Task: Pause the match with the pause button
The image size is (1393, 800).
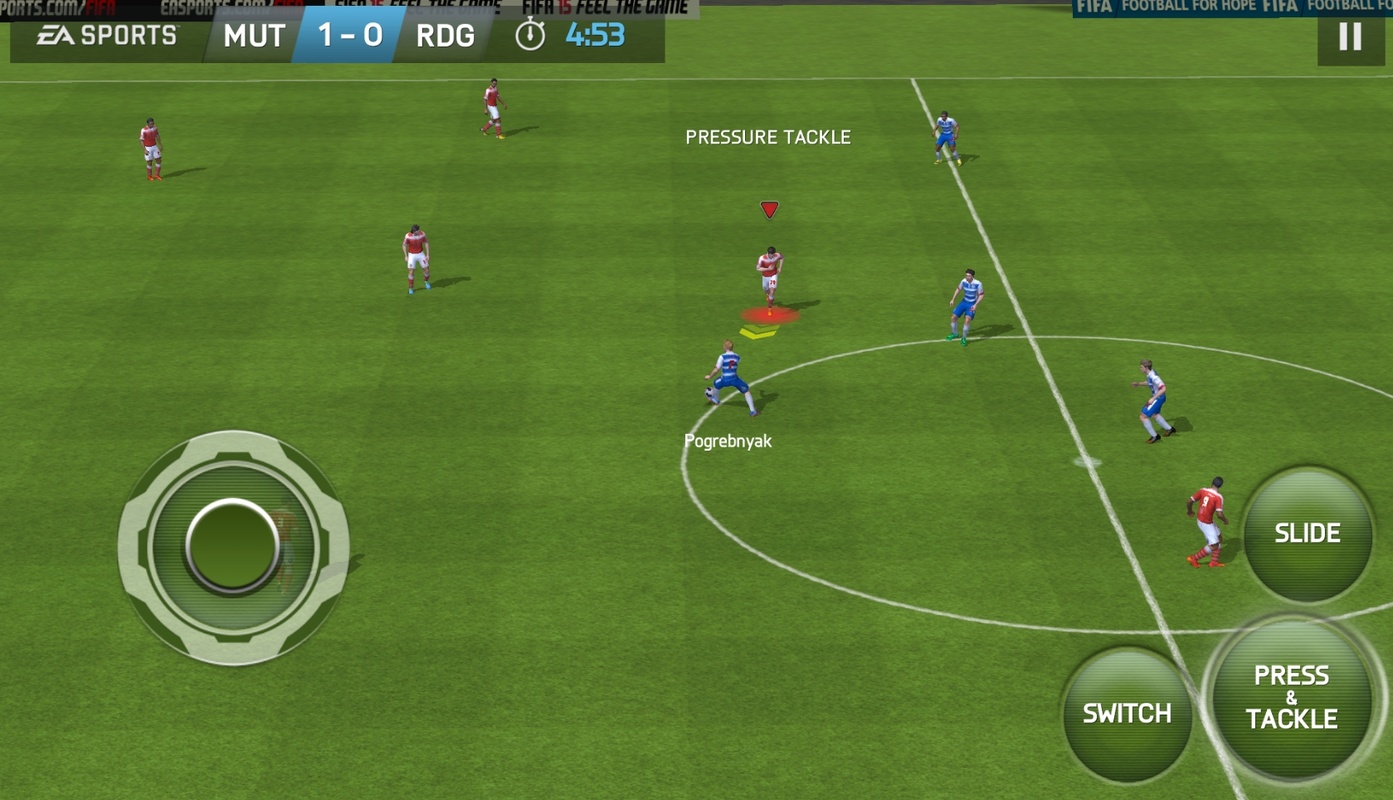Action: (1350, 37)
